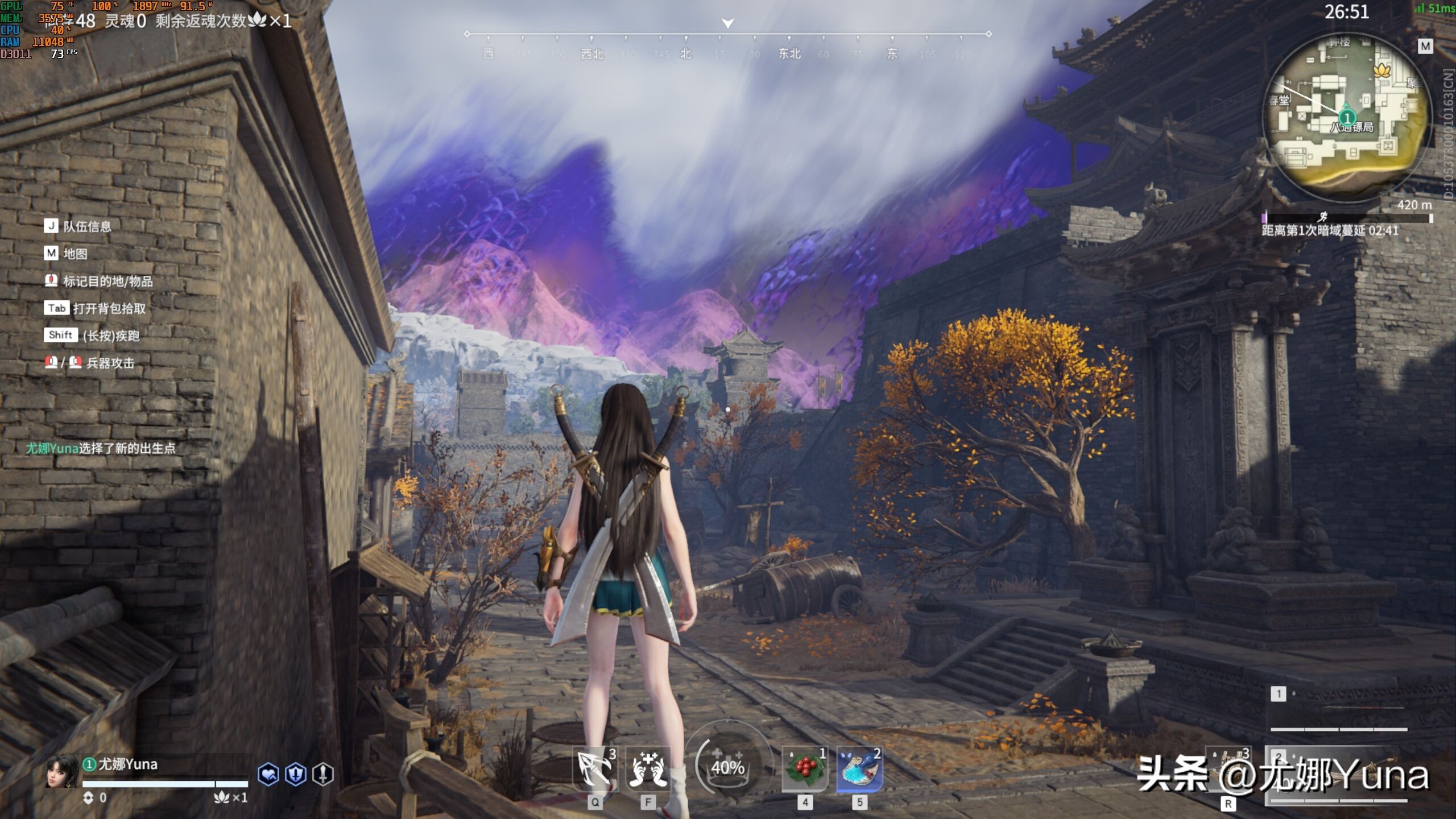Select the grappling hook item slot
The width and height of the screenshot is (1456, 819).
tap(595, 769)
